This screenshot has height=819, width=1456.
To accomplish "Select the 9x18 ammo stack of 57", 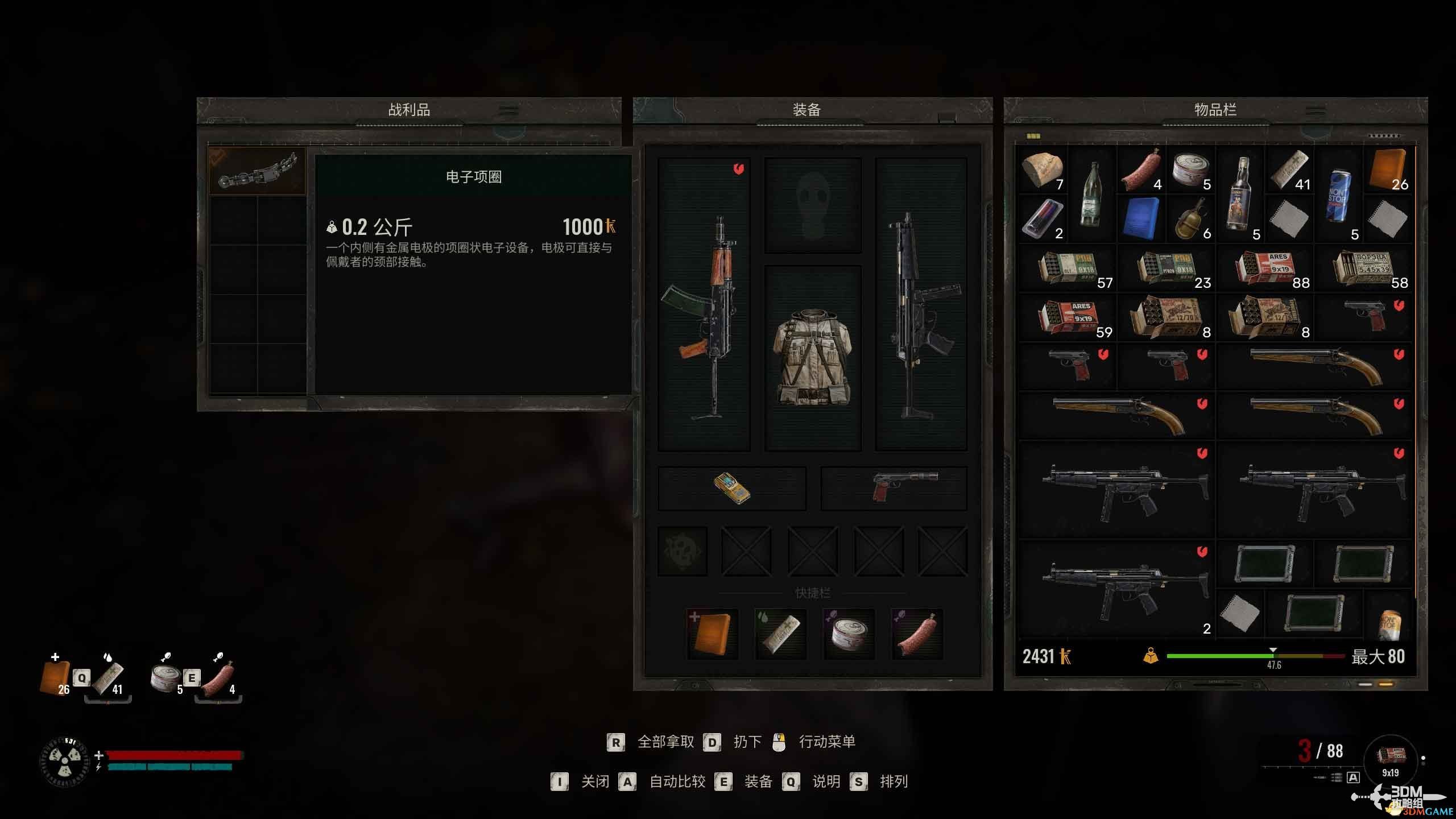I will 1068,268.
